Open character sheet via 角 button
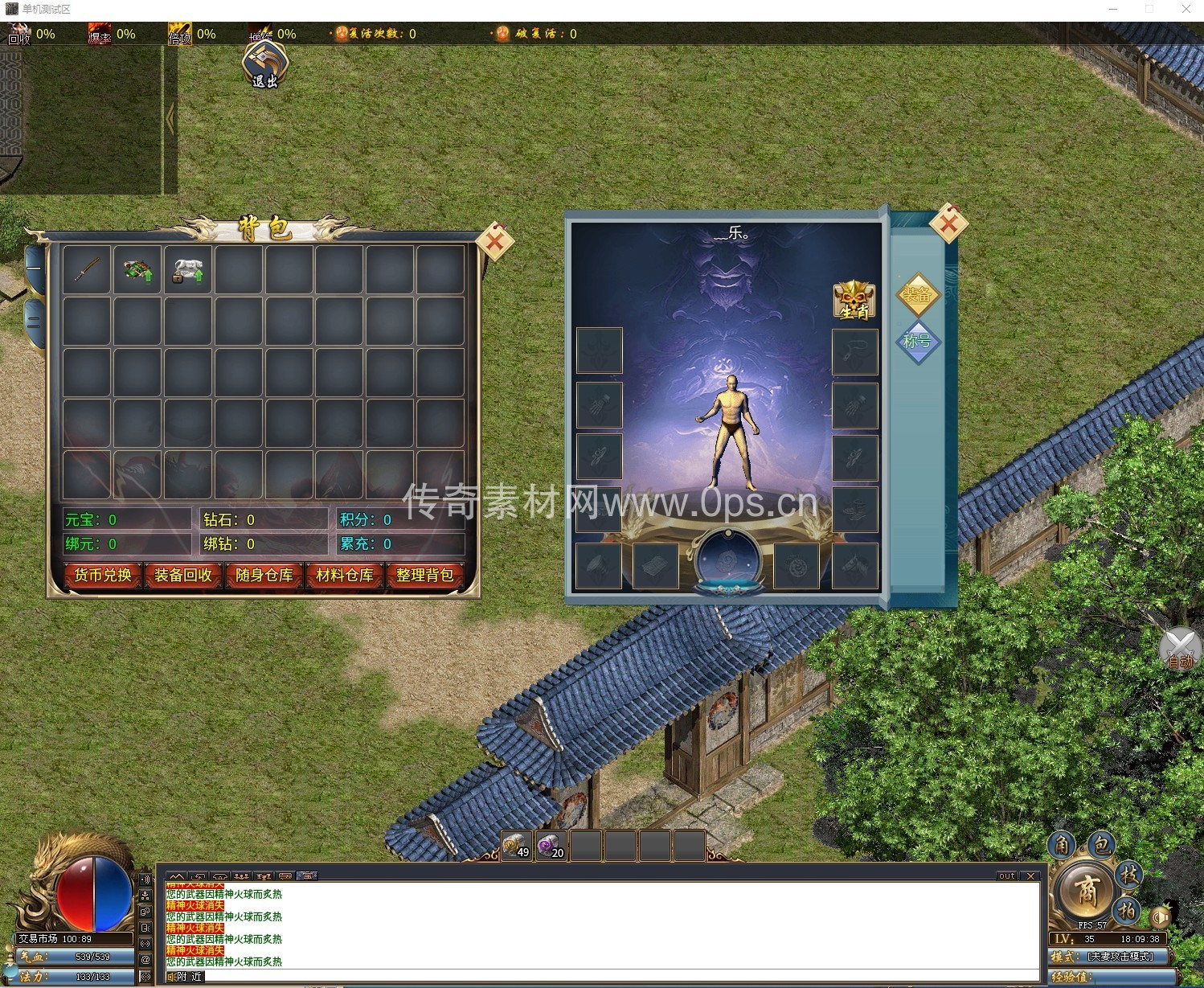This screenshot has height=988, width=1204. click(1062, 845)
